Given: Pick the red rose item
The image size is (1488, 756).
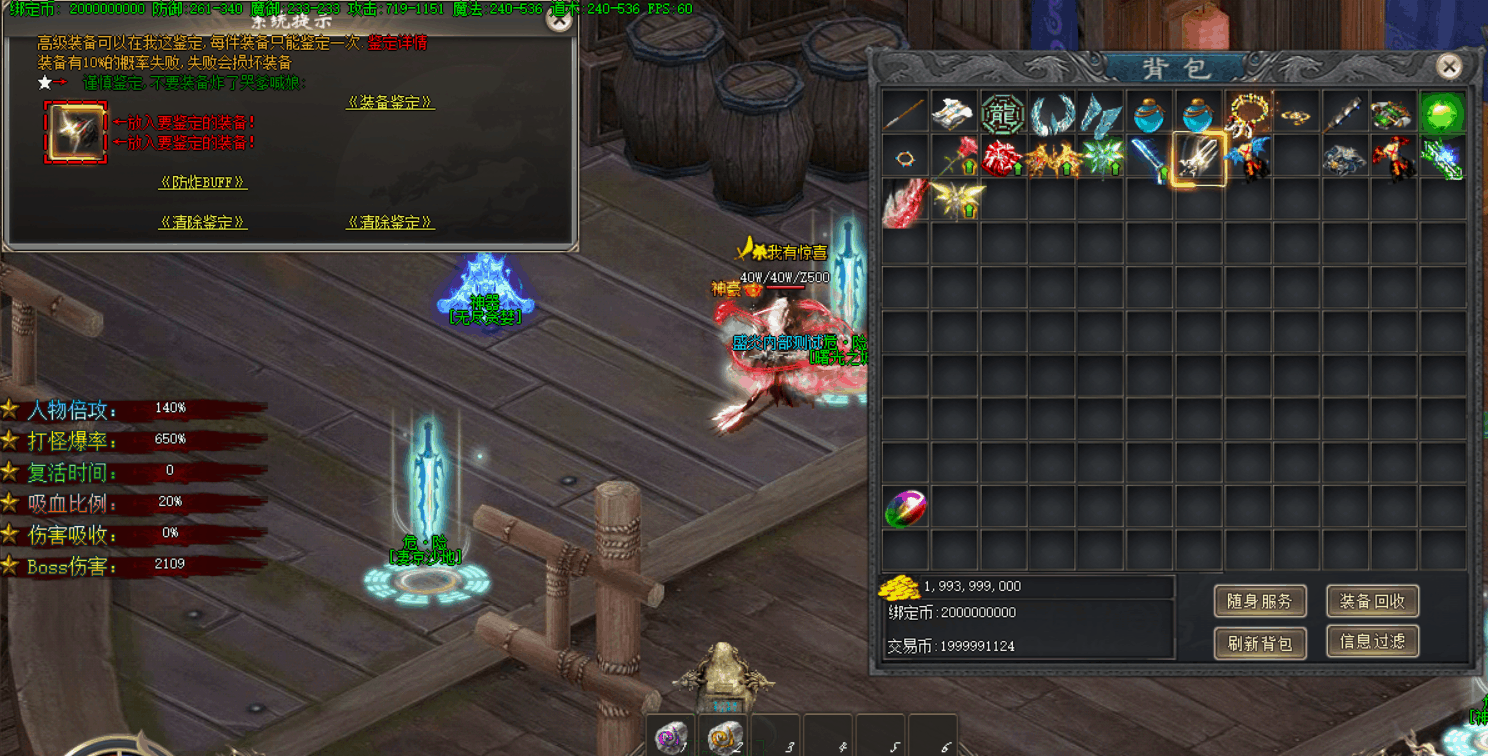Looking at the screenshot, I should pyautogui.click(x=954, y=157).
